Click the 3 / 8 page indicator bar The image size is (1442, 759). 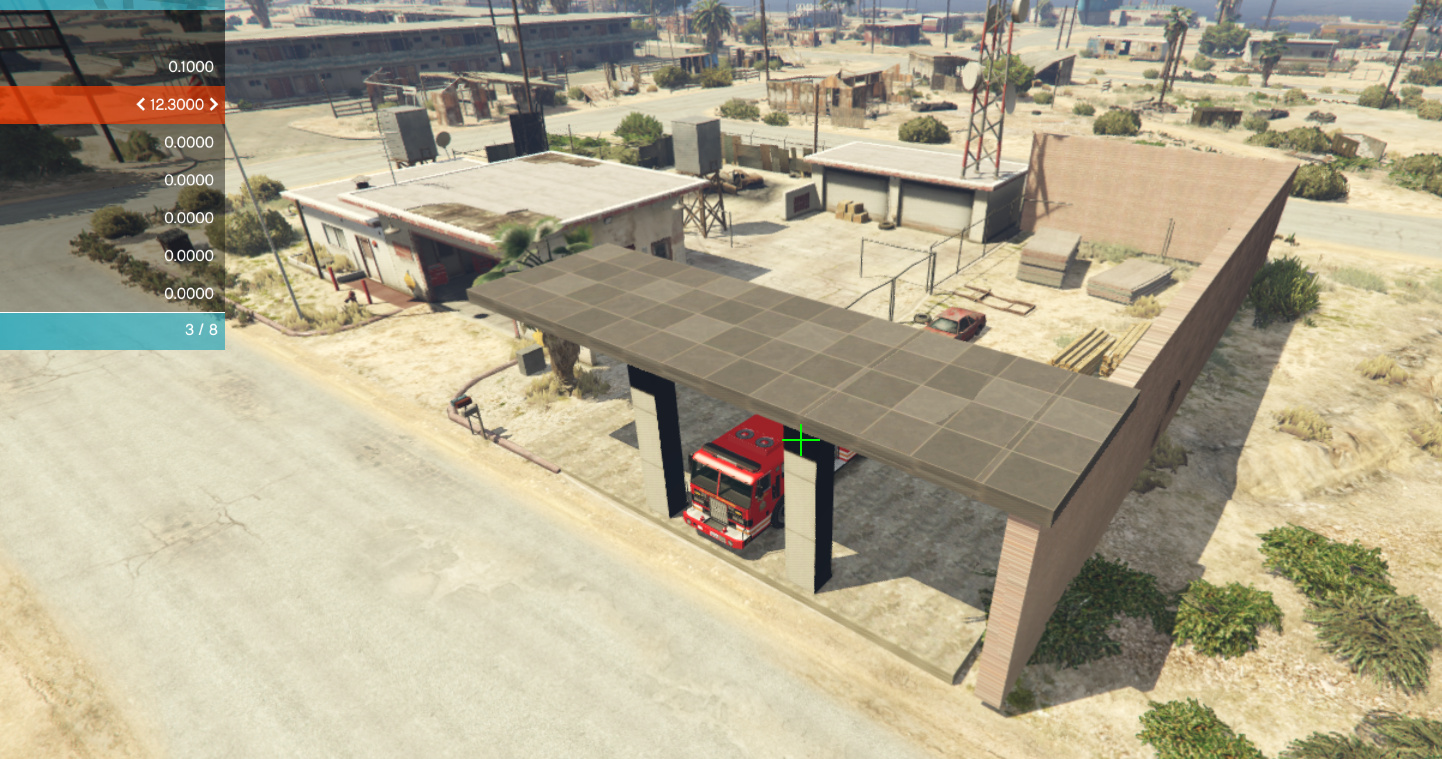click(x=112, y=330)
